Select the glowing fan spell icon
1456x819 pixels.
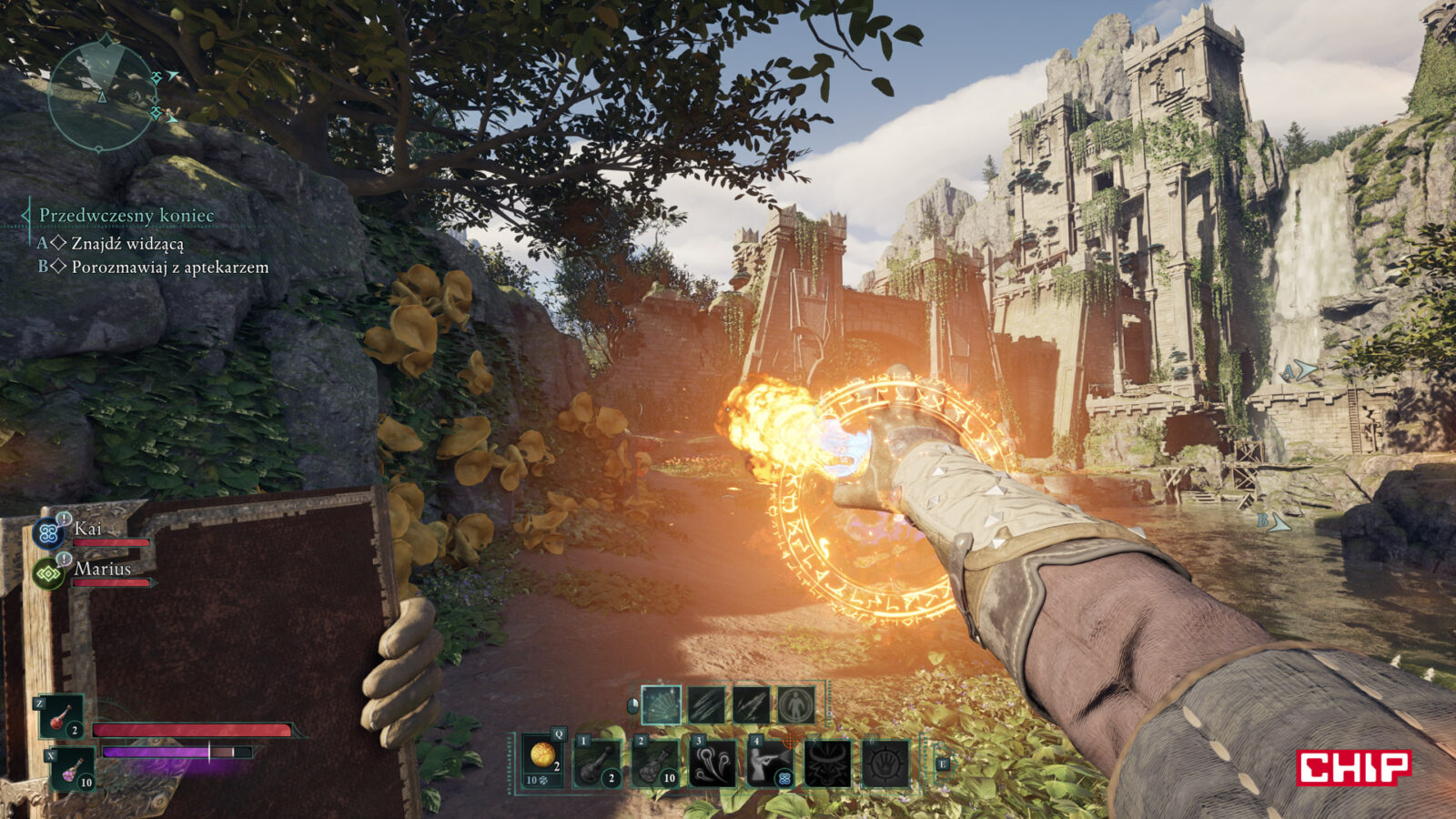tap(661, 703)
